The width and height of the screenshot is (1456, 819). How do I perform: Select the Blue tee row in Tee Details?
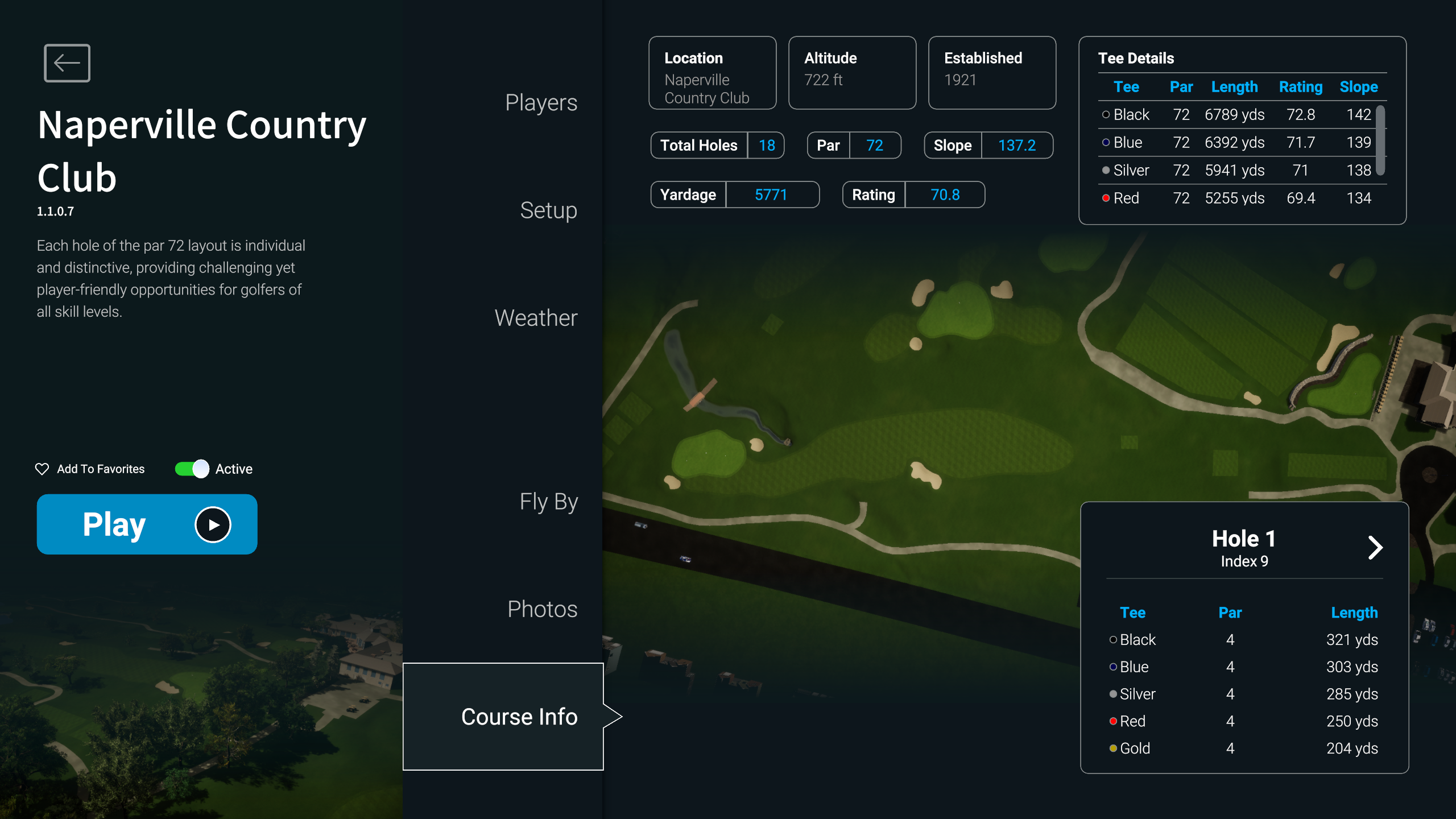click(x=1236, y=143)
